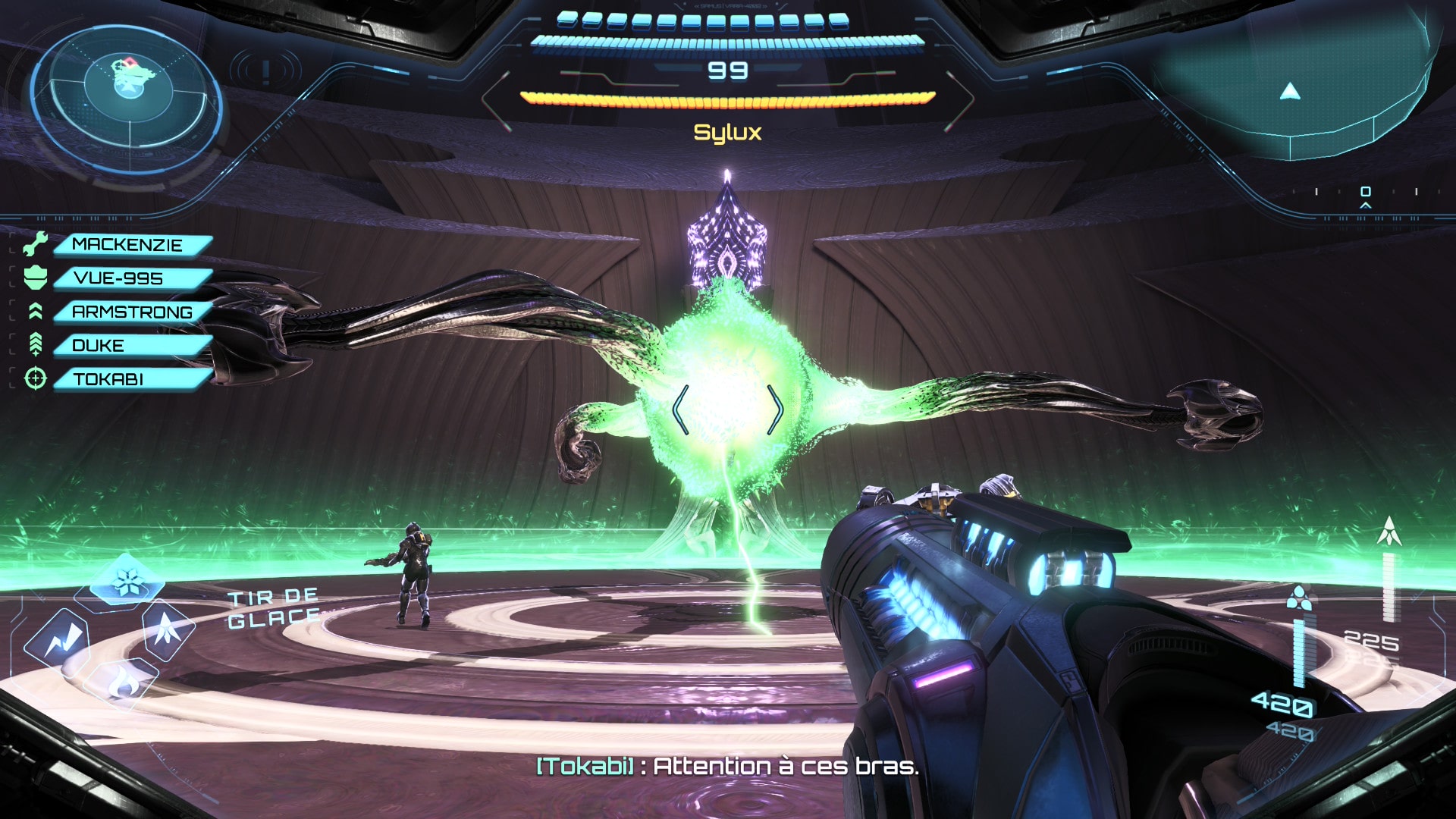The image size is (1456, 819).
Task: Pick the missile icon in the shot selector
Action: point(168,628)
